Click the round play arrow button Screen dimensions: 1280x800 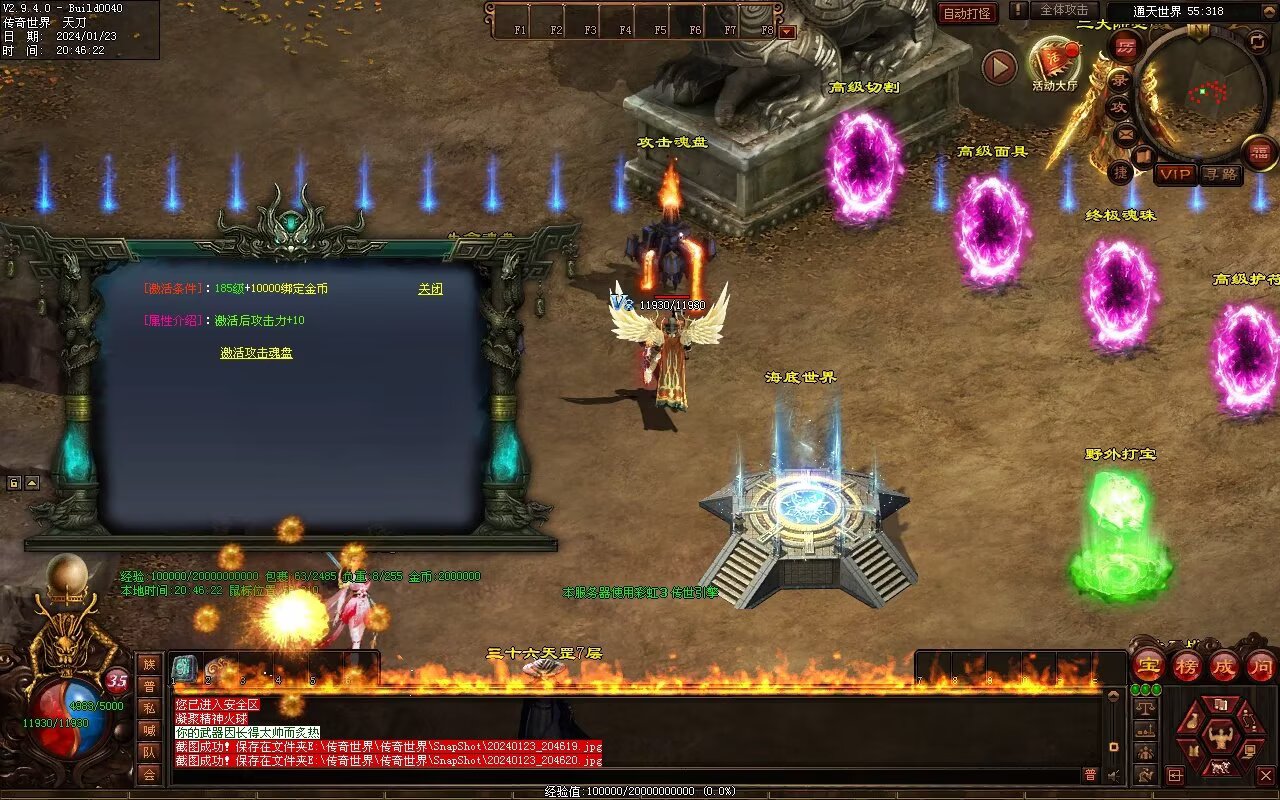[x=999, y=67]
